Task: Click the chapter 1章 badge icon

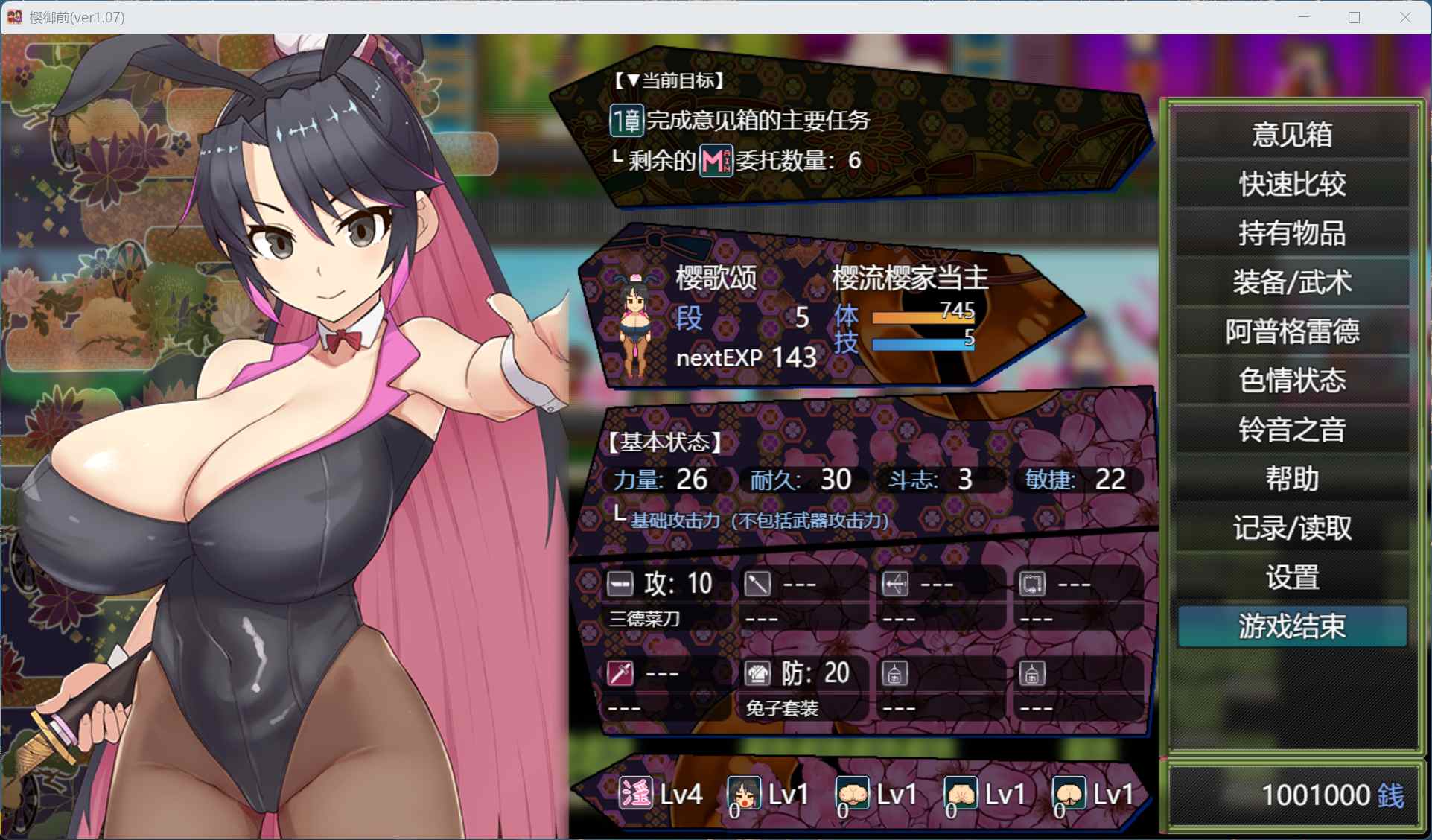Action: 626,120
